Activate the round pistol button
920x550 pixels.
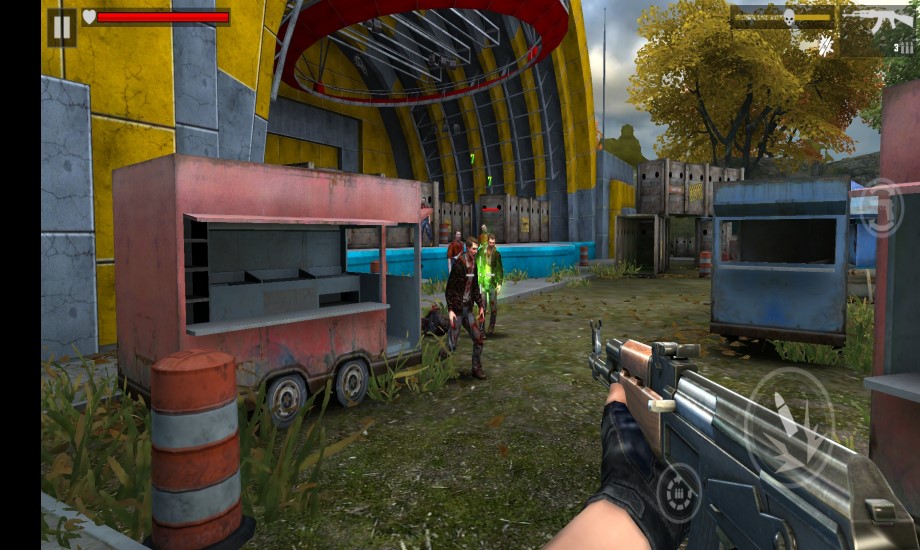[x=881, y=207]
